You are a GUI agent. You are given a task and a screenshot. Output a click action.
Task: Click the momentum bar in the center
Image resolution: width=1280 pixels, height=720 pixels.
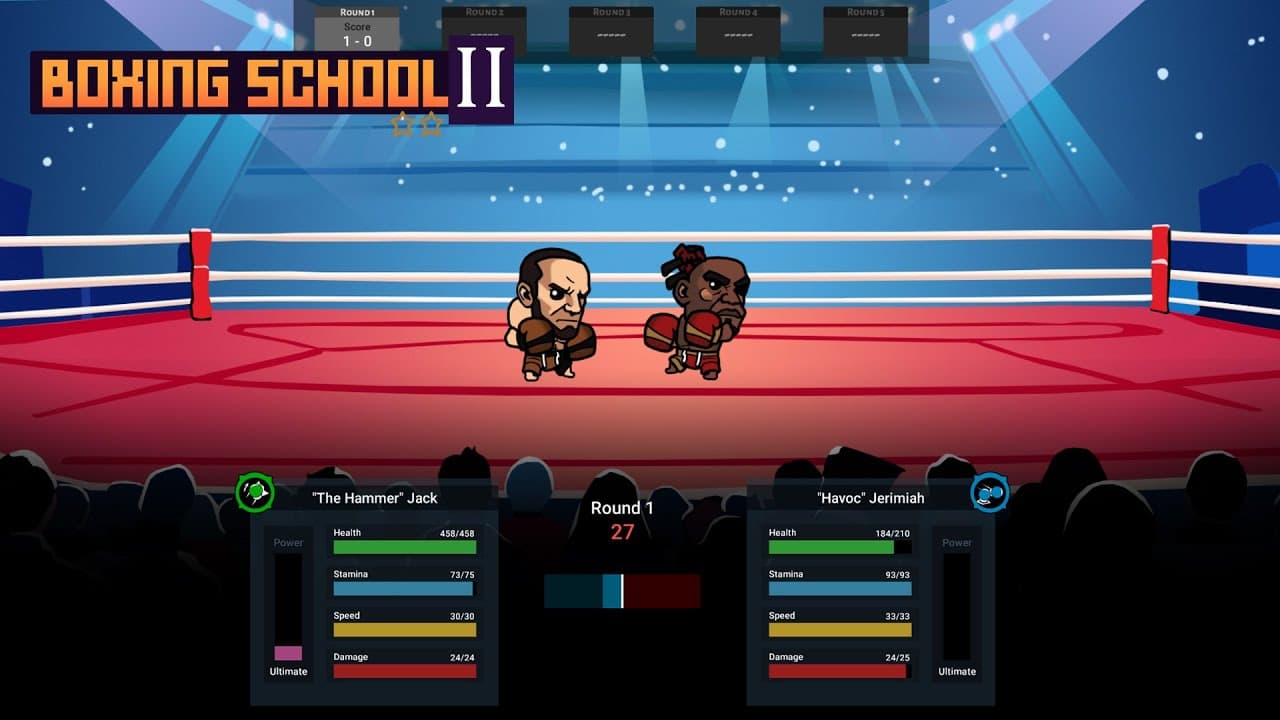(x=622, y=592)
